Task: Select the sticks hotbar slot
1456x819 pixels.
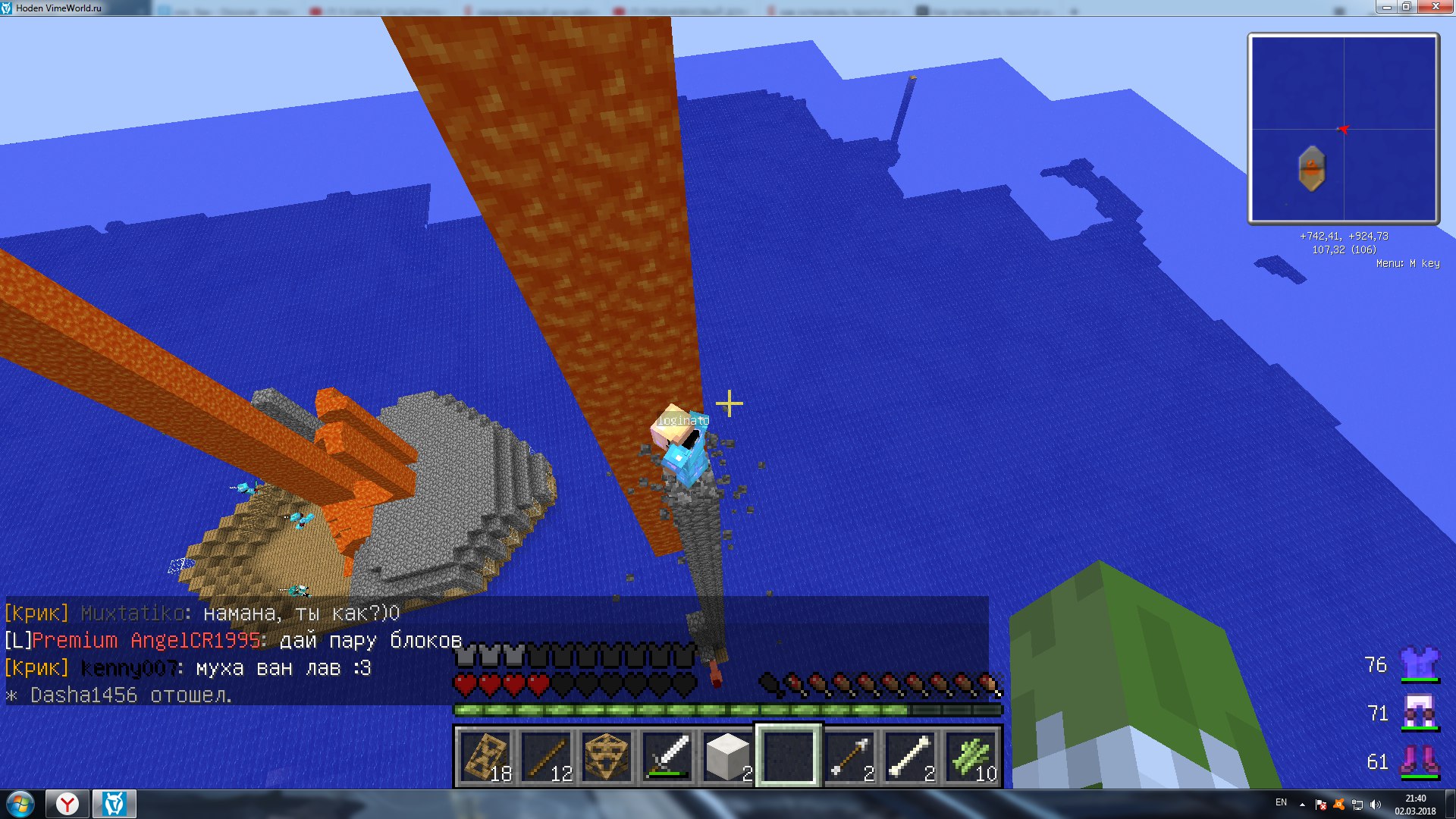Action: tap(547, 757)
